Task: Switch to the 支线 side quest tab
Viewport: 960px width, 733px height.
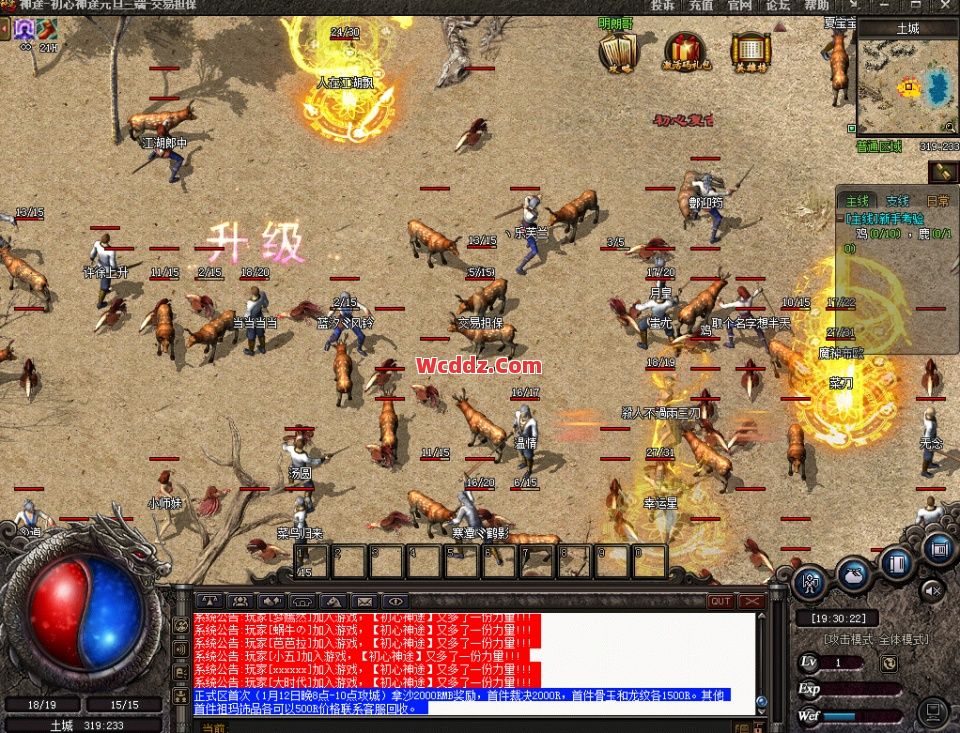Action: [x=897, y=201]
